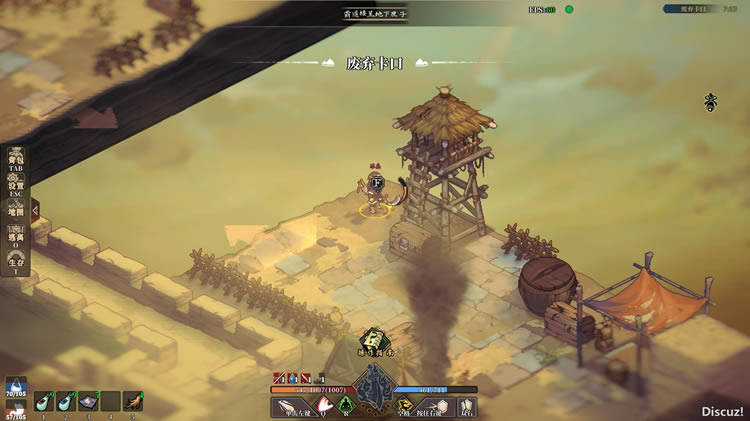Click the rightmost skill bar icon
This screenshot has width=750, height=421.
pos(465,406)
